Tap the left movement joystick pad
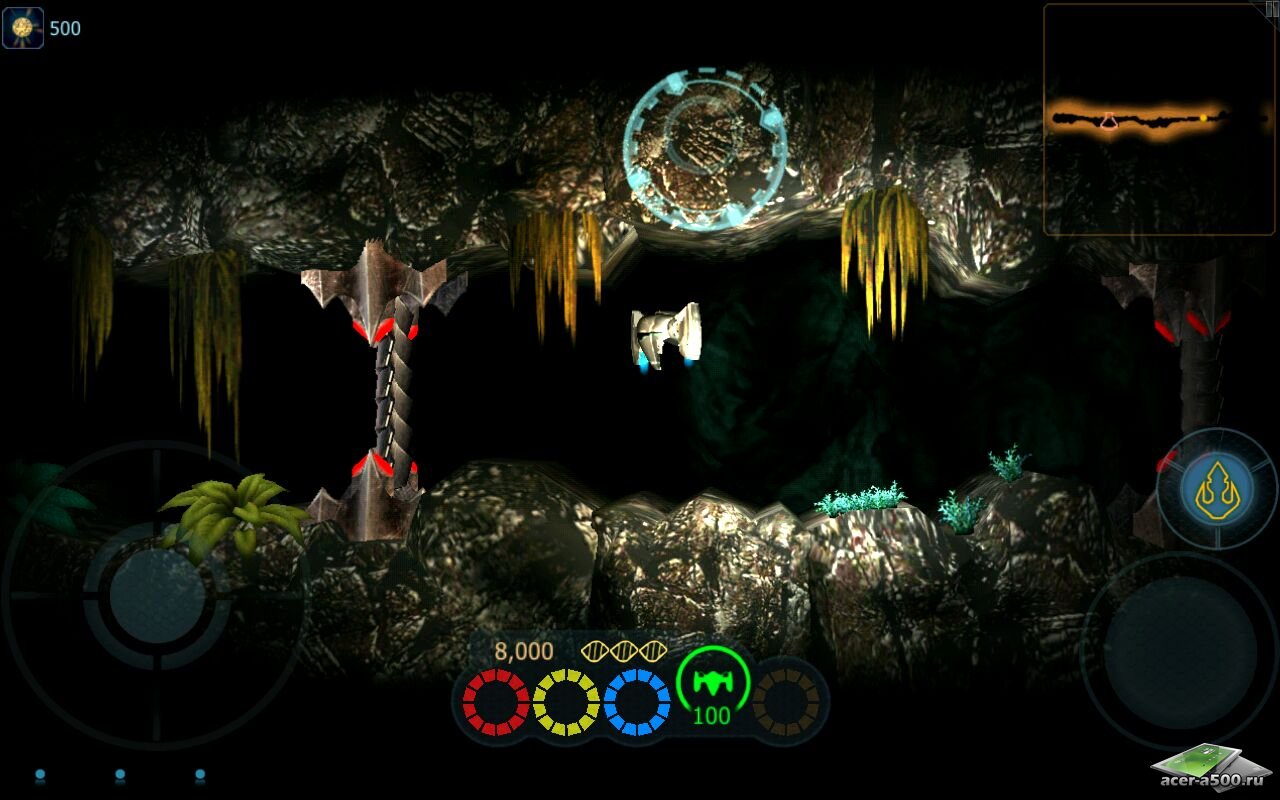The width and height of the screenshot is (1280, 800). pyautogui.click(x=157, y=596)
